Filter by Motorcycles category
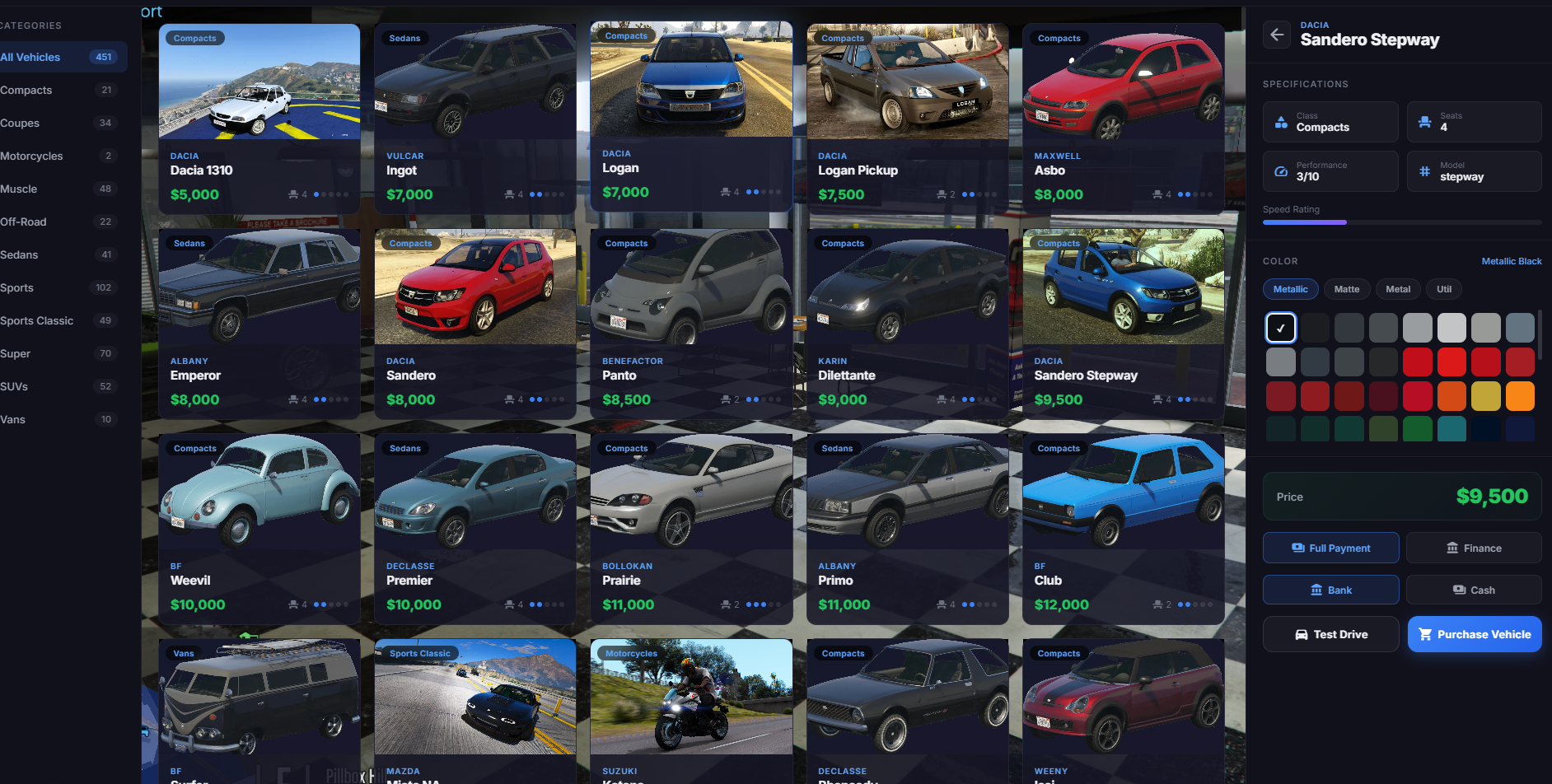Screen dimensions: 1552x784 tap(31, 156)
